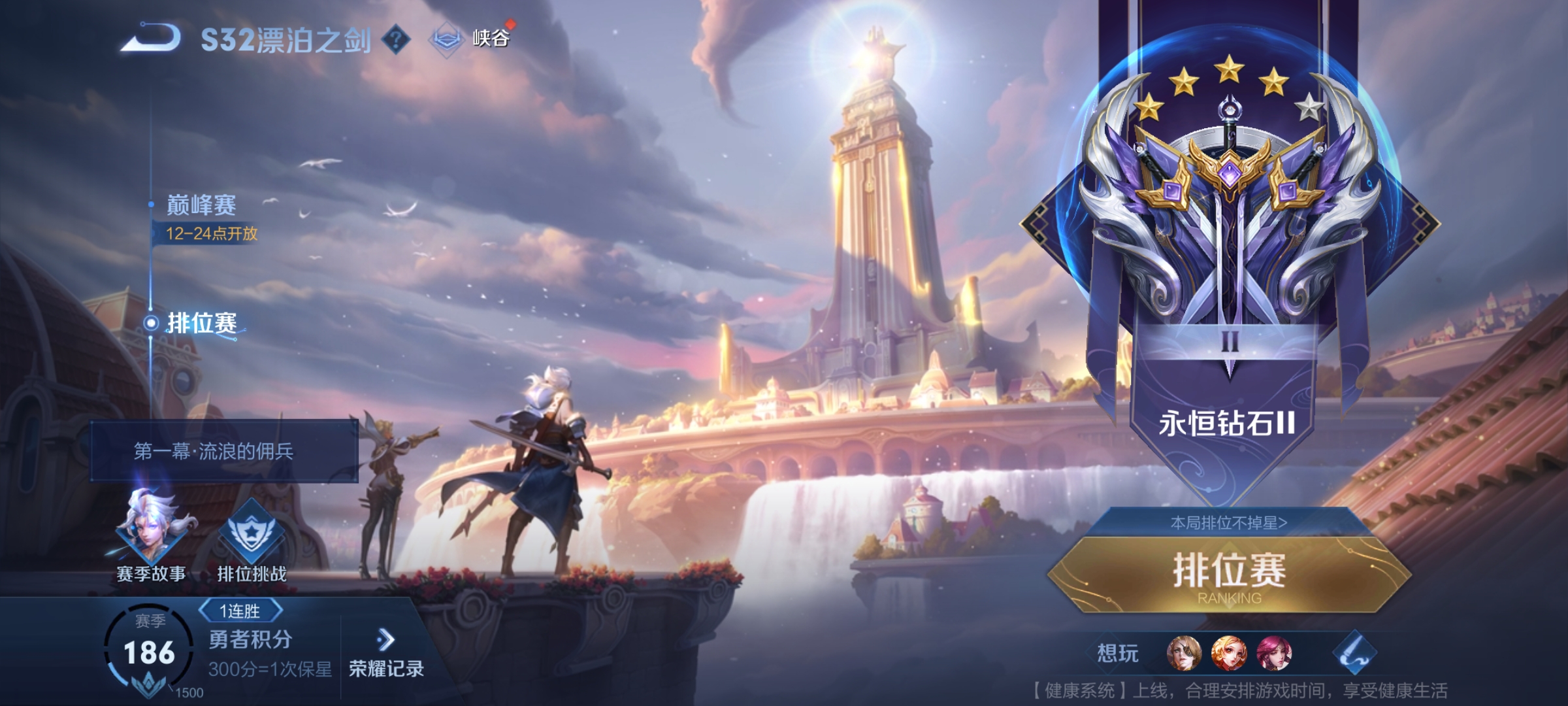Open 荣耀记录 honor records

tap(386, 652)
